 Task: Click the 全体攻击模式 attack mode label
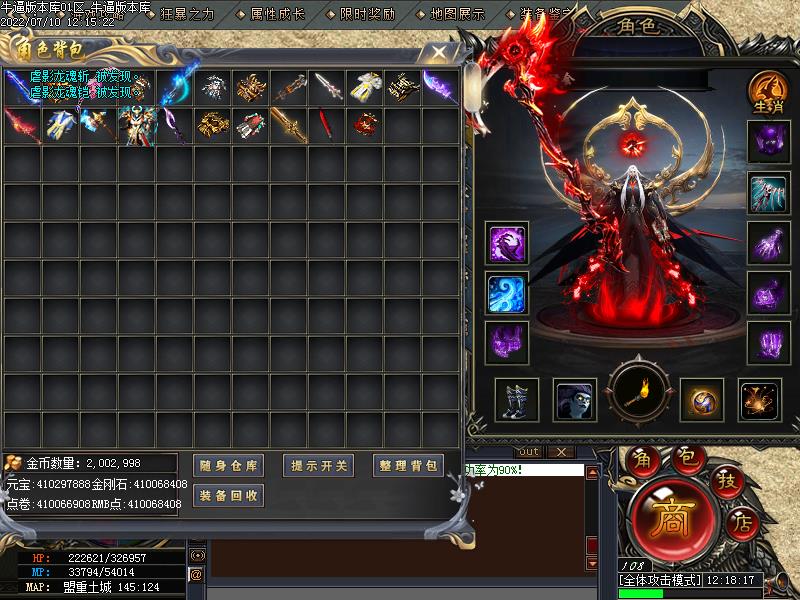661,579
